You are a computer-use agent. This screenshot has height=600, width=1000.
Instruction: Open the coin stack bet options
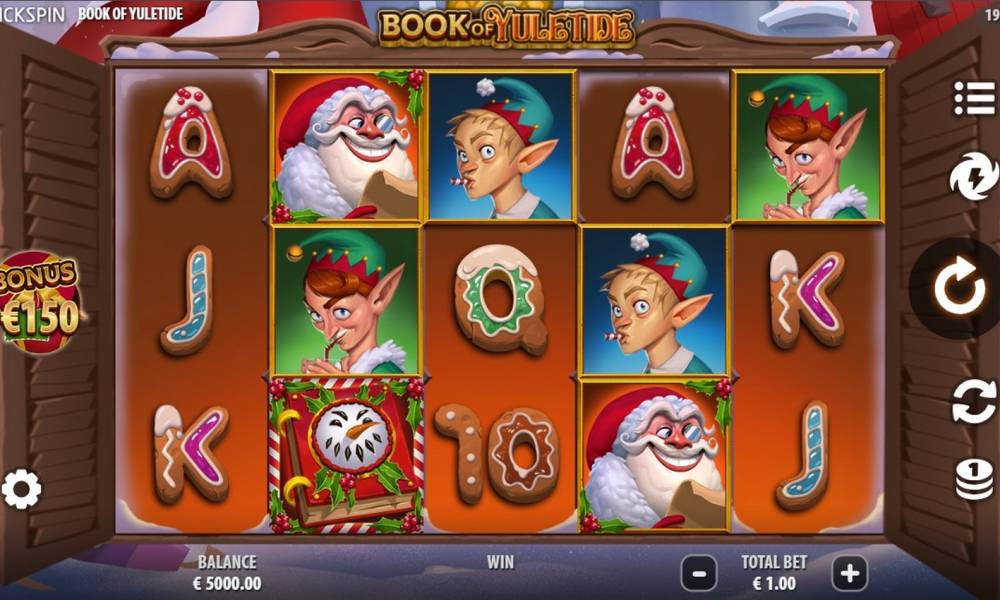(x=973, y=478)
